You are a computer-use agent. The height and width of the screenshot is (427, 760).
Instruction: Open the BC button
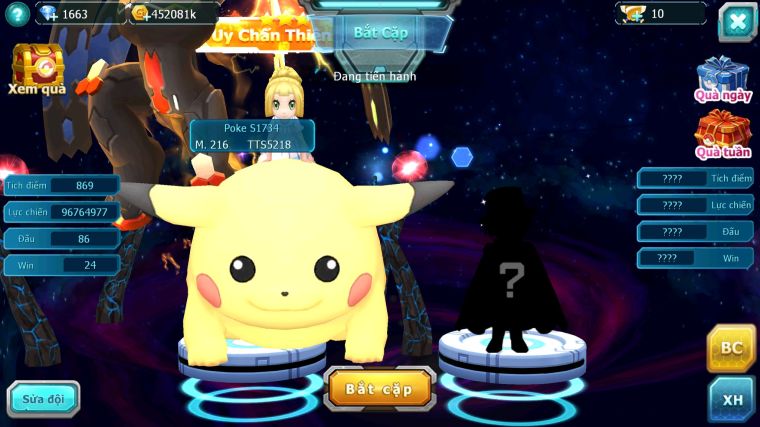(x=732, y=348)
